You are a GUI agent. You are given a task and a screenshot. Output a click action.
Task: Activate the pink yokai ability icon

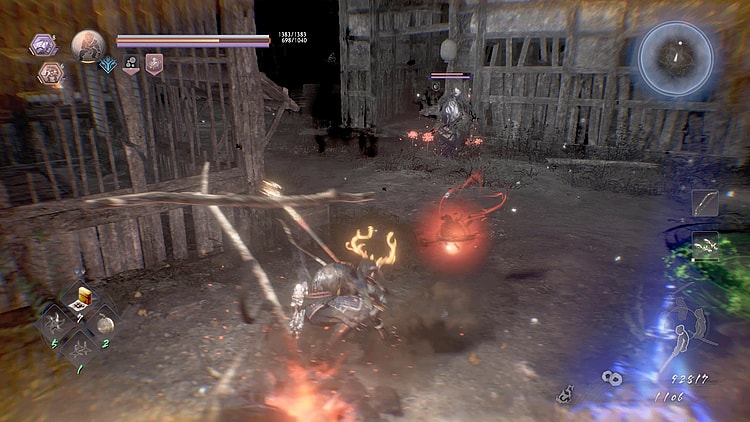click(x=49, y=72)
